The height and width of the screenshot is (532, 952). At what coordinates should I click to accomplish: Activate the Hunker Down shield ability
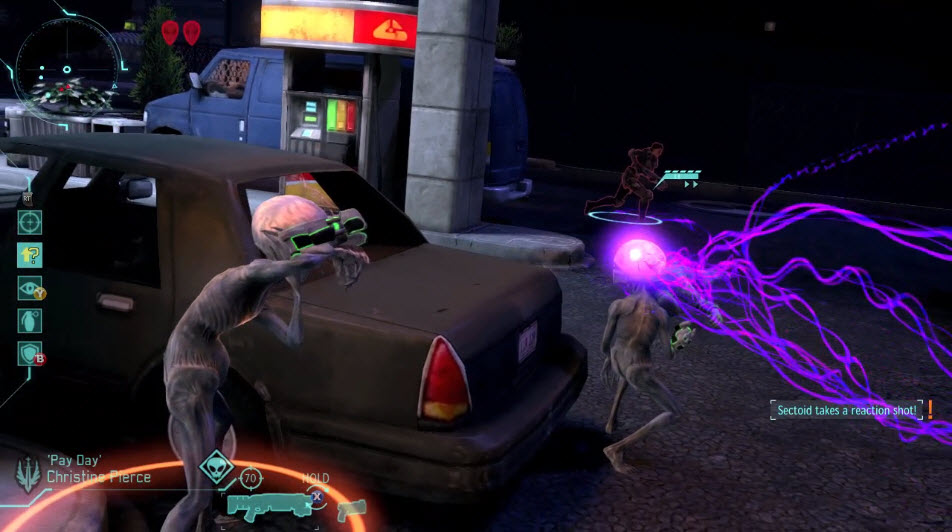click(30, 354)
